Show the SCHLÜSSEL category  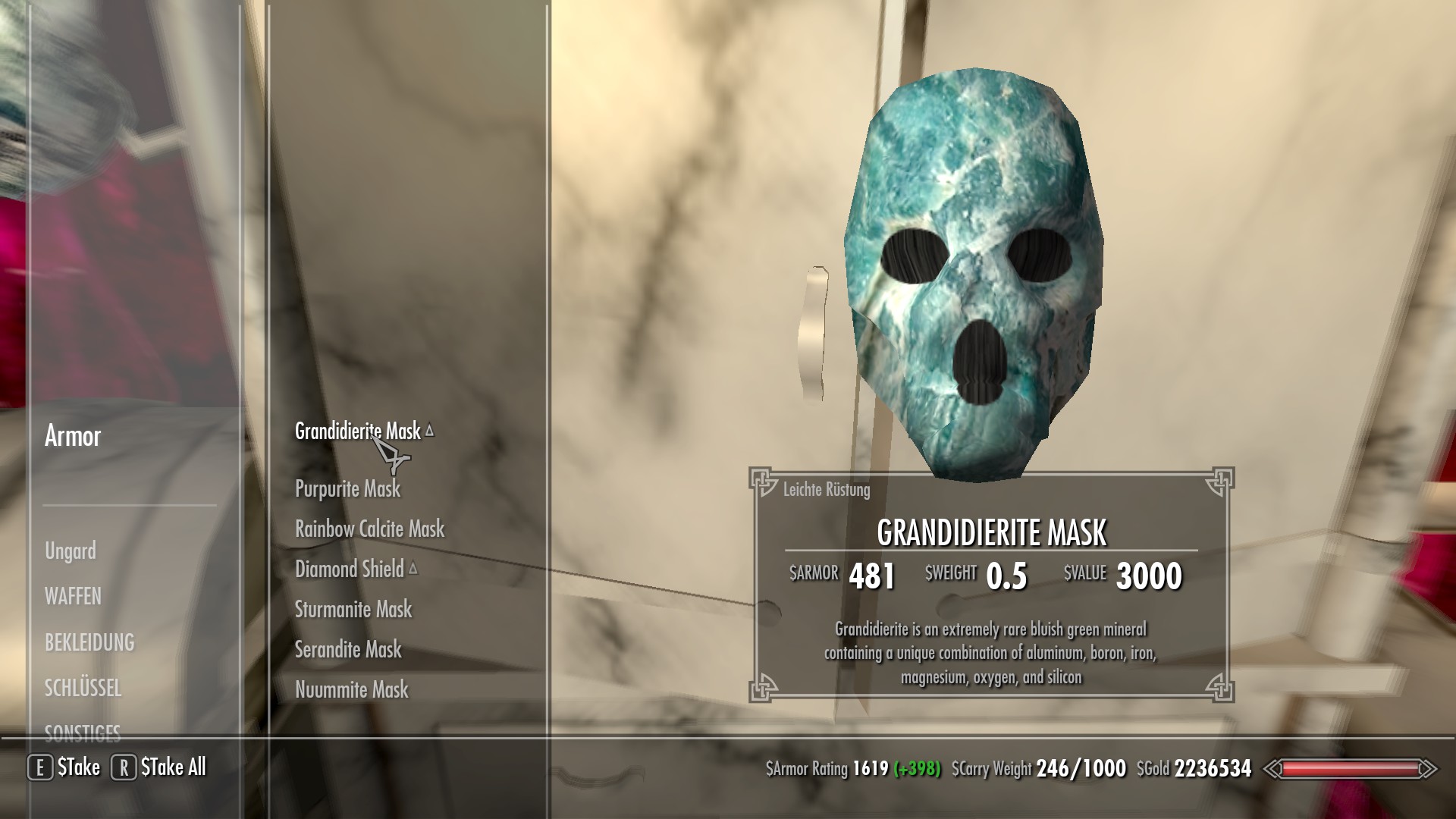(x=83, y=689)
